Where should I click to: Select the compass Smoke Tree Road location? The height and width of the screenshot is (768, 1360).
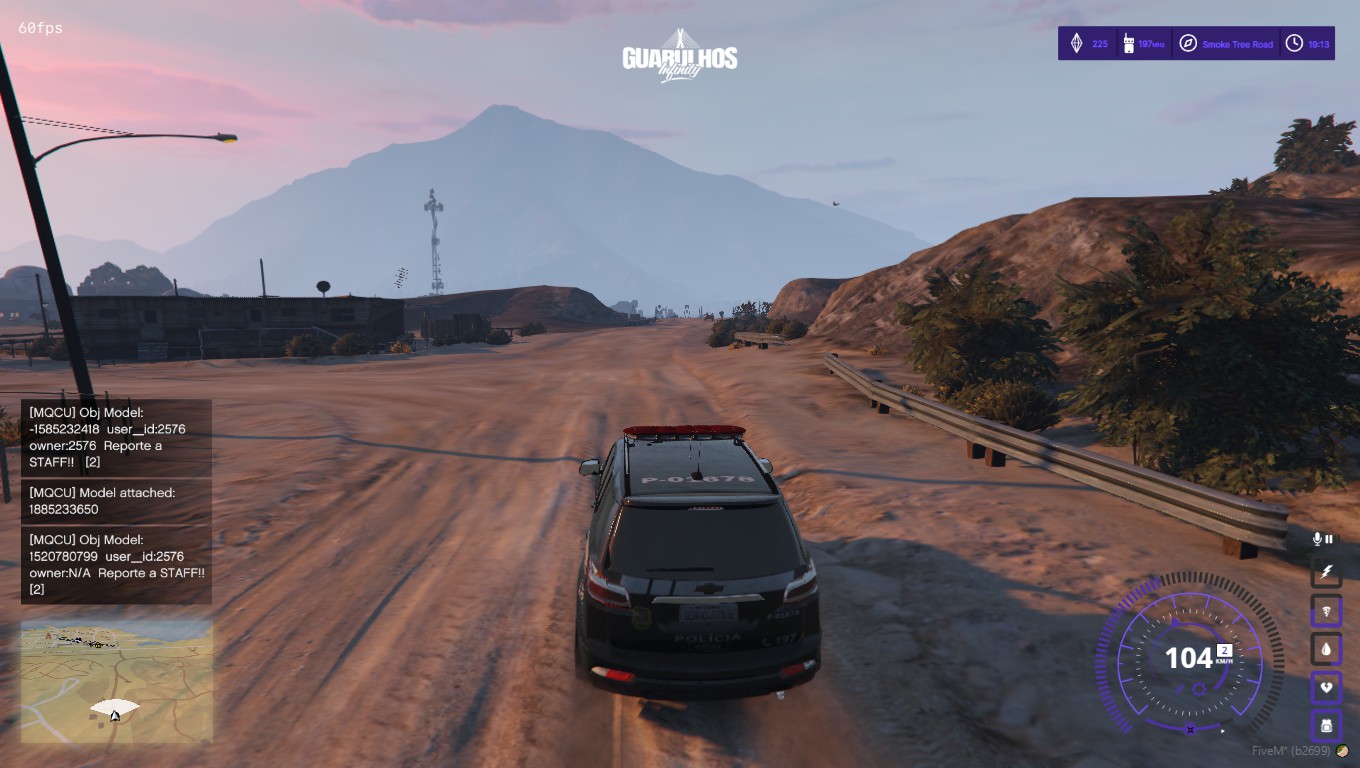1188,44
